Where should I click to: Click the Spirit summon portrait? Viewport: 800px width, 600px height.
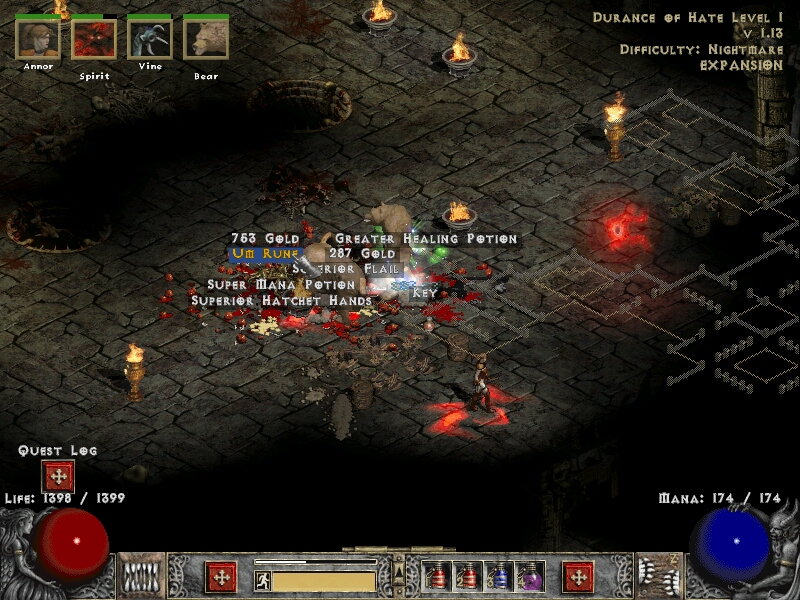pyautogui.click(x=94, y=40)
